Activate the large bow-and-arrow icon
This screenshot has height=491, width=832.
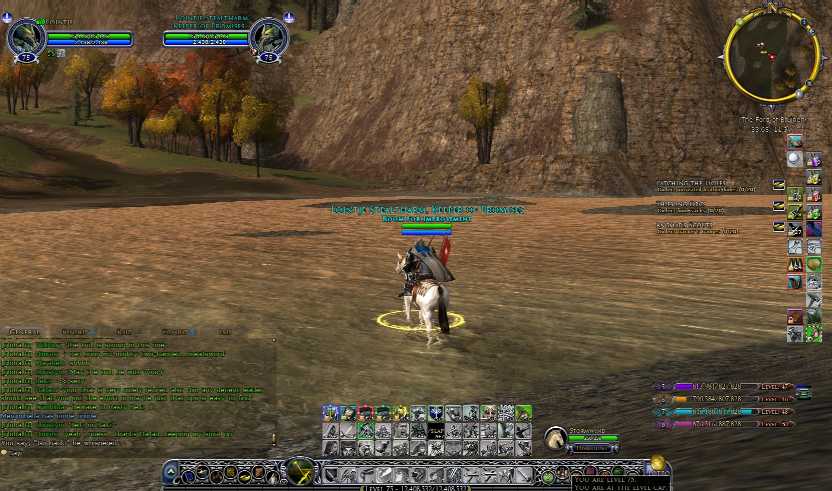[300, 471]
